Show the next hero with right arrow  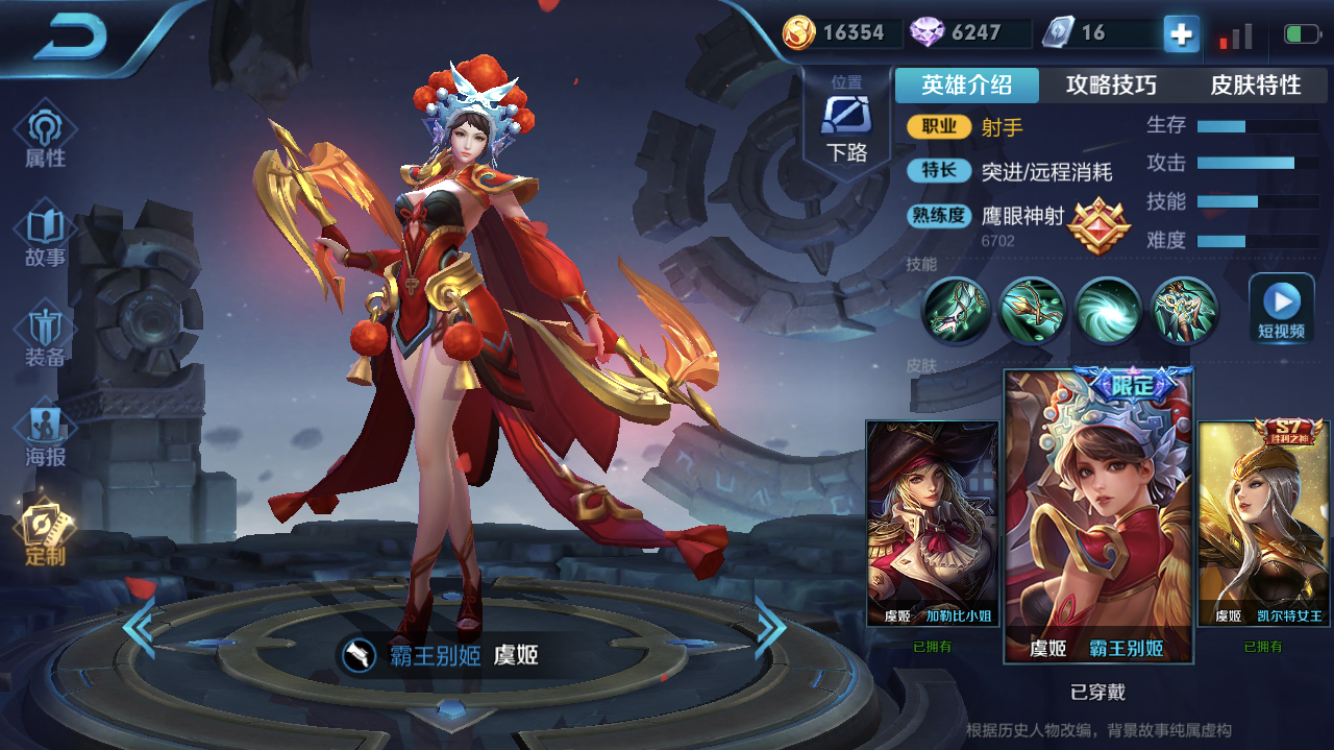pyautogui.click(x=770, y=627)
